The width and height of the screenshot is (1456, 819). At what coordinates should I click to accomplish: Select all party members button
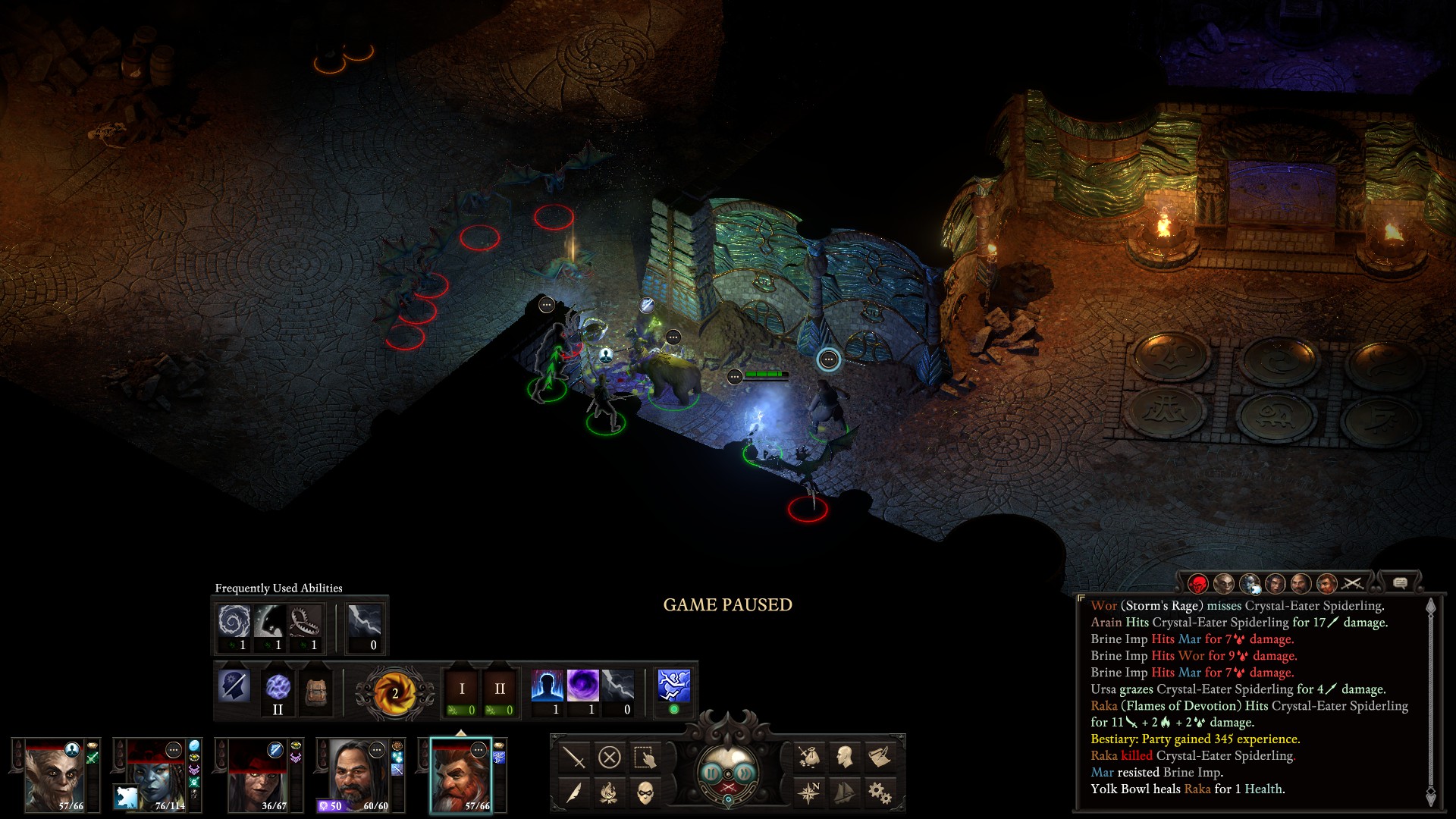(645, 757)
